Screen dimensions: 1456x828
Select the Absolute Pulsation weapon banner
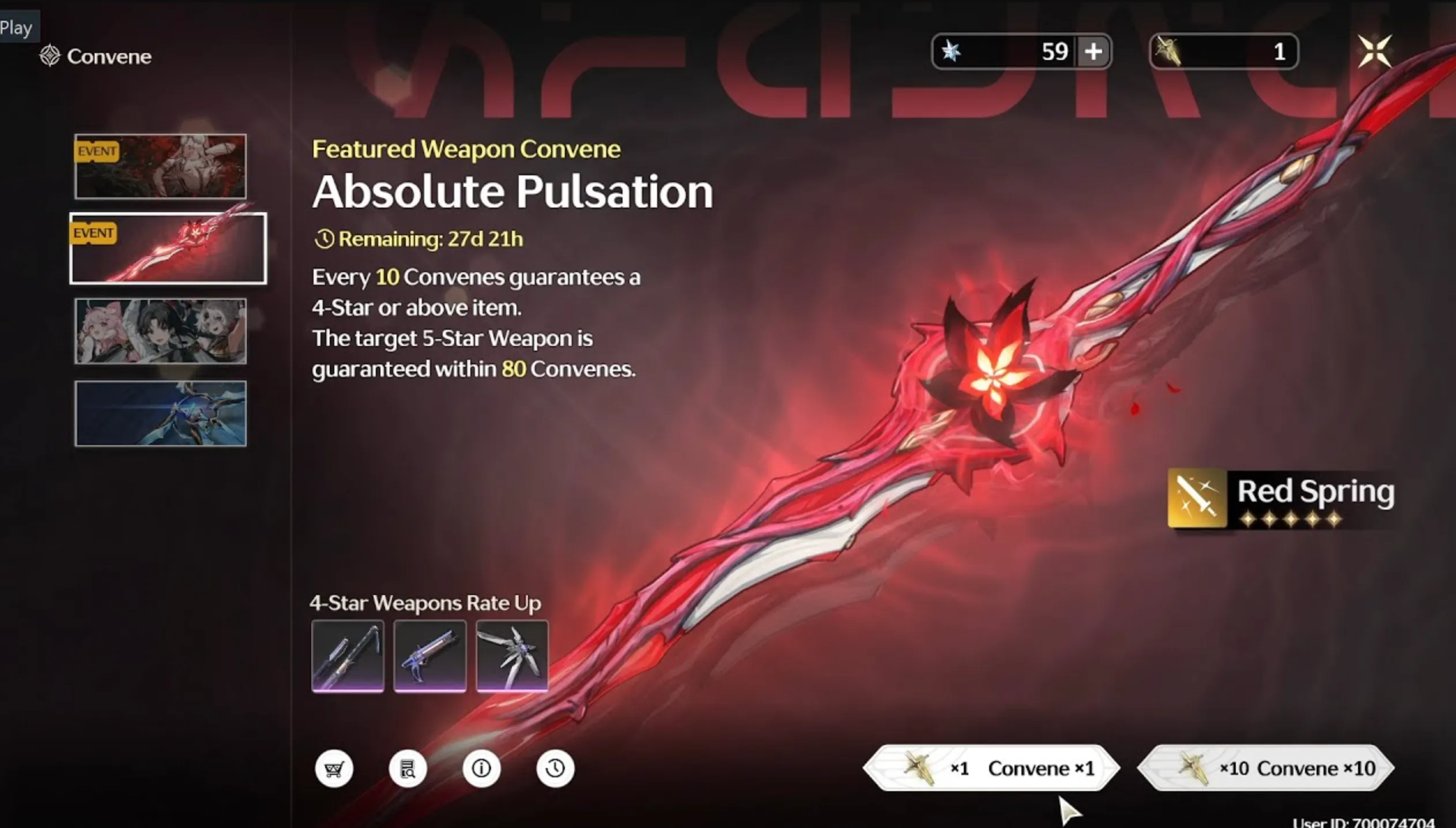tap(168, 249)
